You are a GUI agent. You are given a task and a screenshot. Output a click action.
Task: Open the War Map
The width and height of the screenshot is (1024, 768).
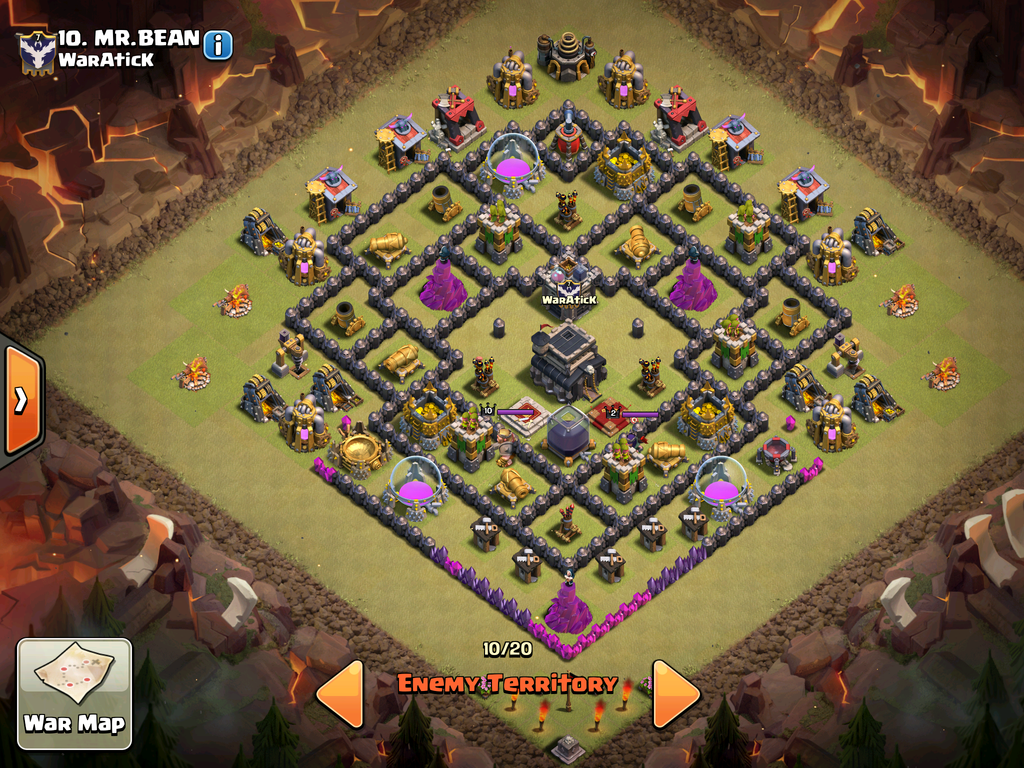click(75, 693)
